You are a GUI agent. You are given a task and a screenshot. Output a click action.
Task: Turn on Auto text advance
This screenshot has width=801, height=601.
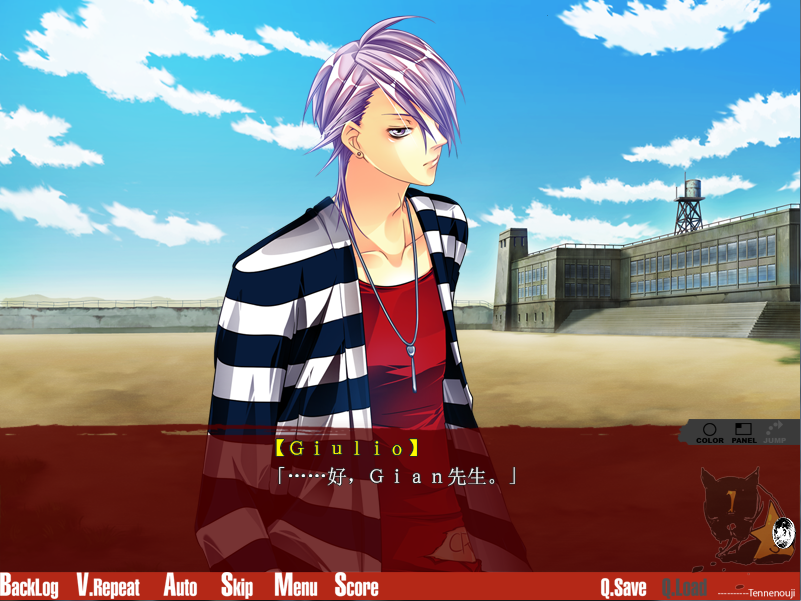(x=180, y=586)
